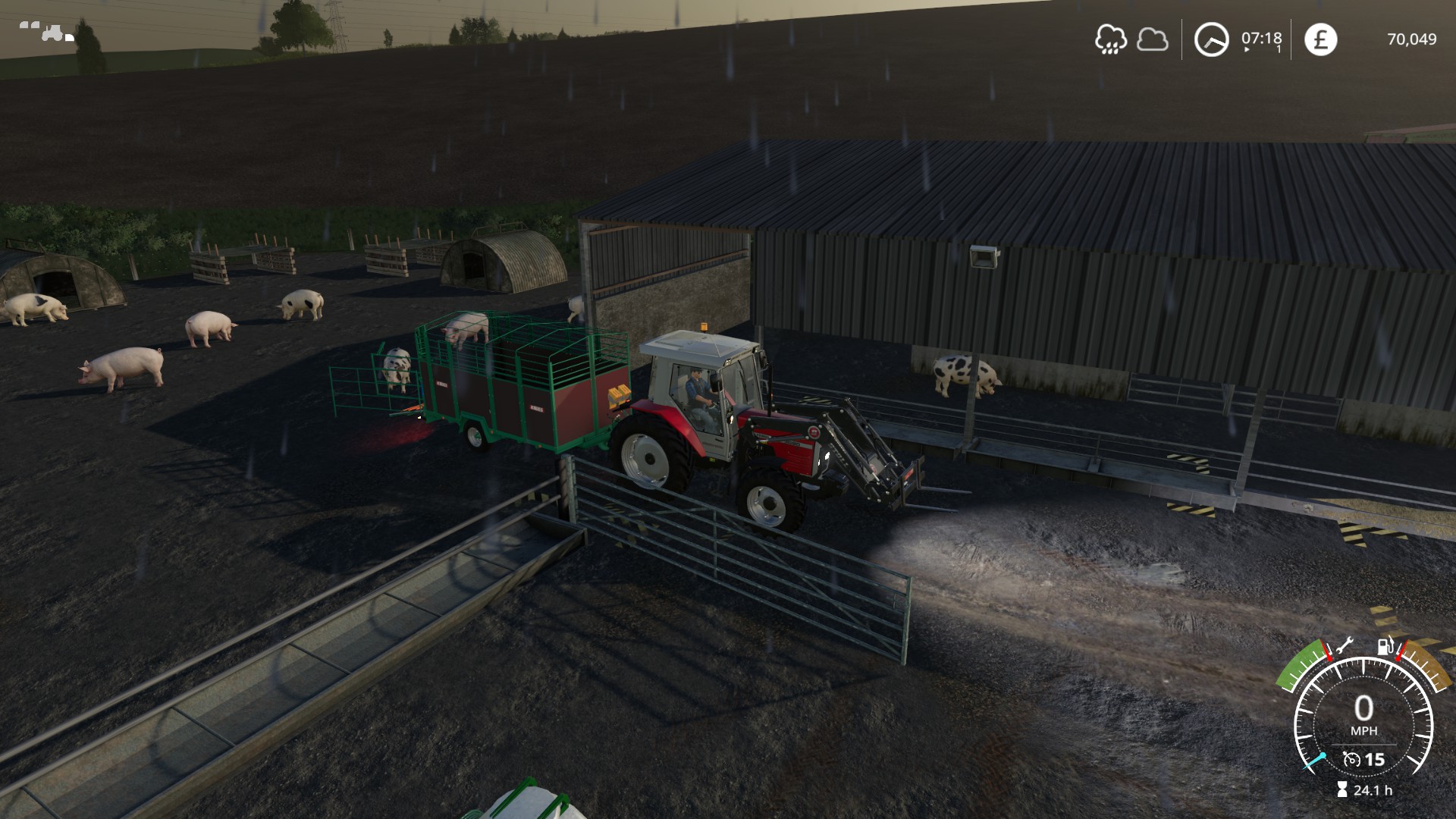Click the pound currency icon

(1320, 39)
